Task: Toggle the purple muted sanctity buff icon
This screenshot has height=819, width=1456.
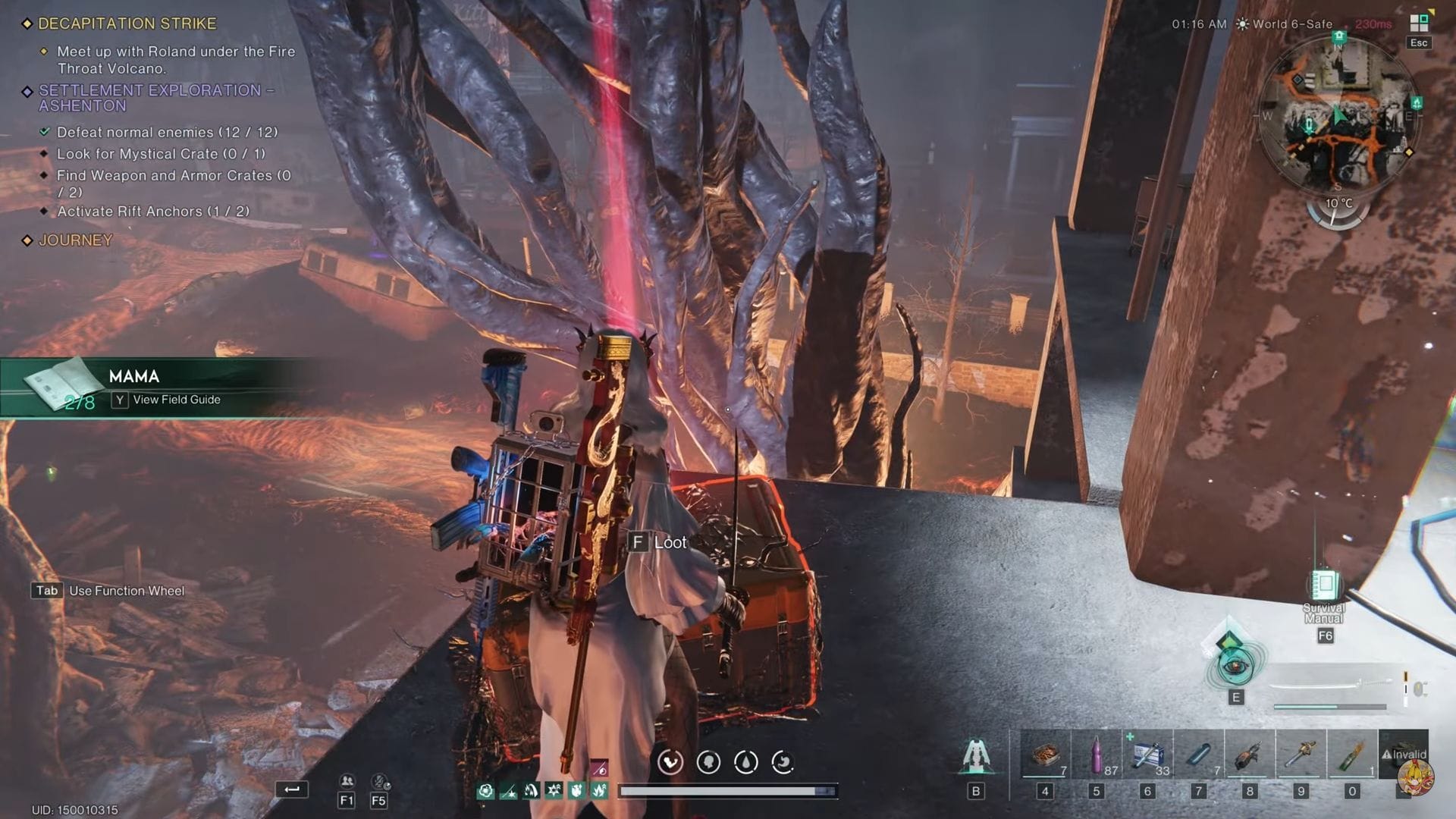Action: (x=600, y=767)
